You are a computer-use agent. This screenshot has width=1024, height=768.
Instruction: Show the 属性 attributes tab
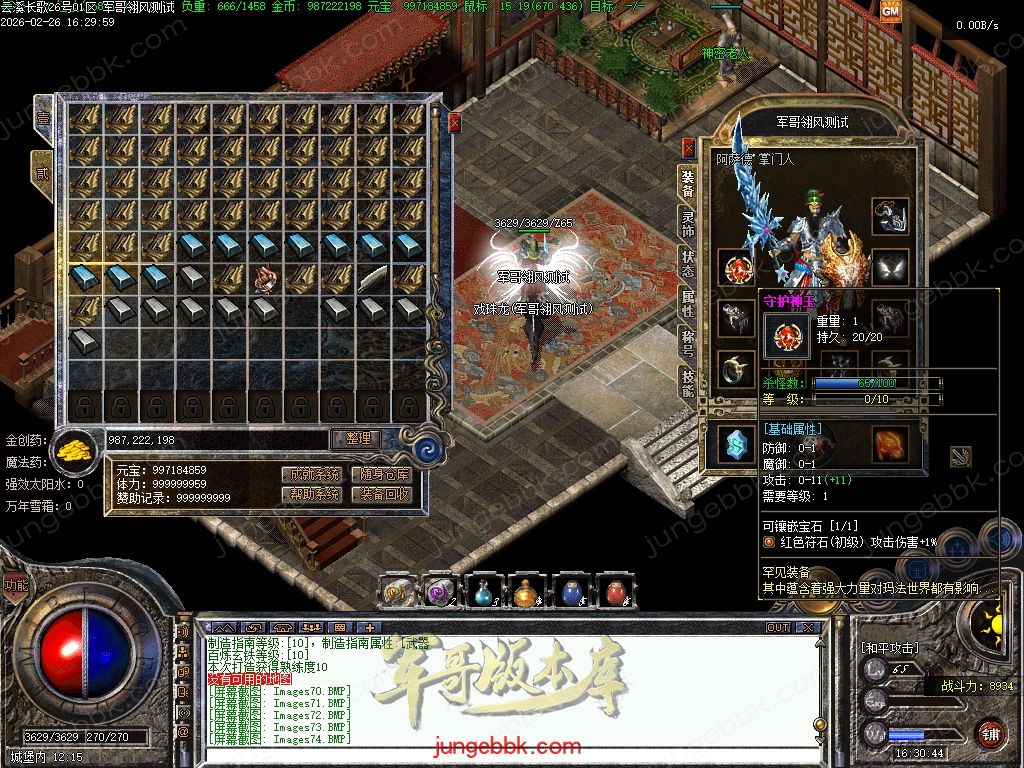tap(688, 300)
